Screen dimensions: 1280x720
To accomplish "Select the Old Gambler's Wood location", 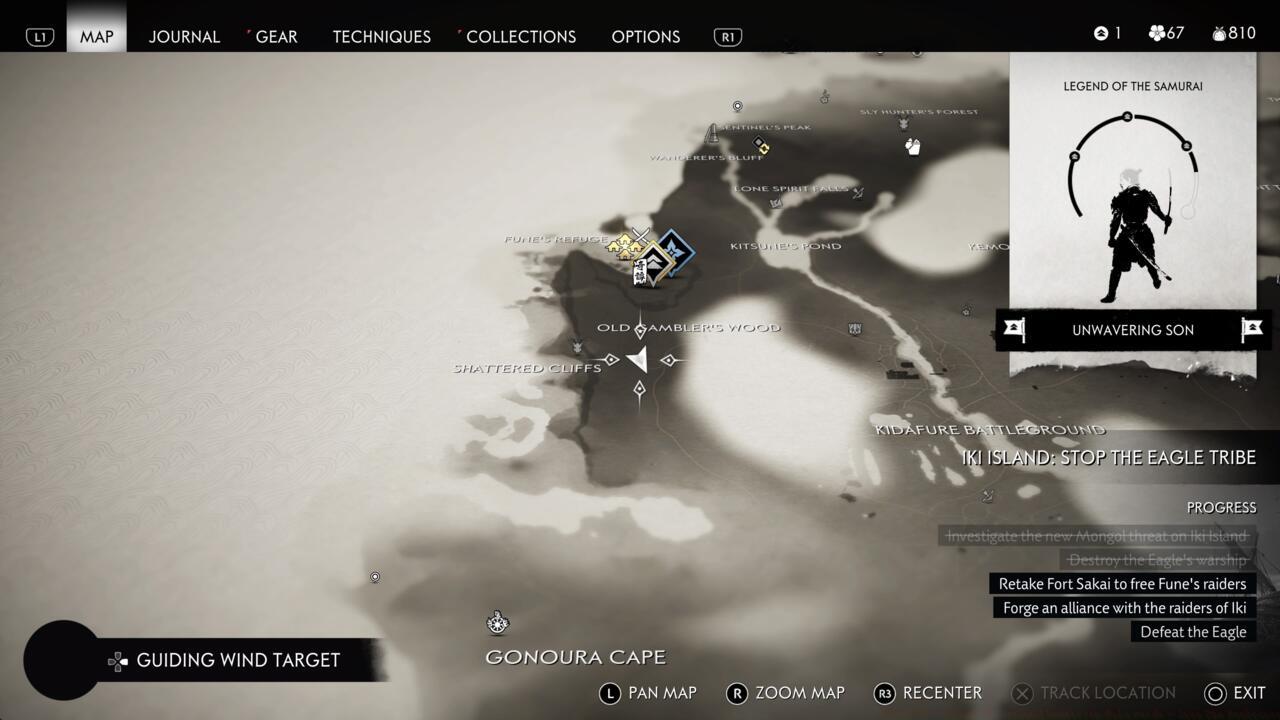I will pyautogui.click(x=688, y=328).
